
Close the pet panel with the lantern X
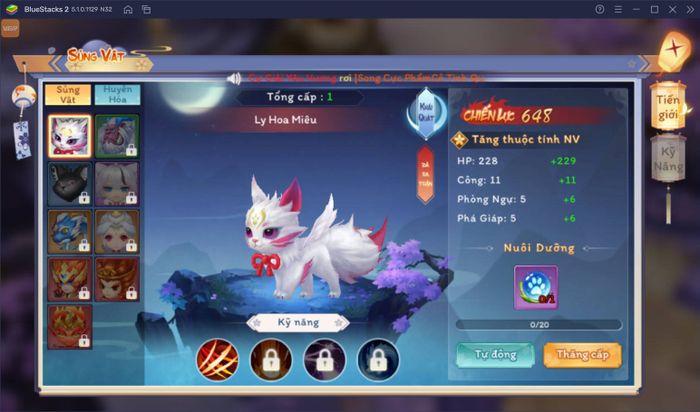coord(673,50)
